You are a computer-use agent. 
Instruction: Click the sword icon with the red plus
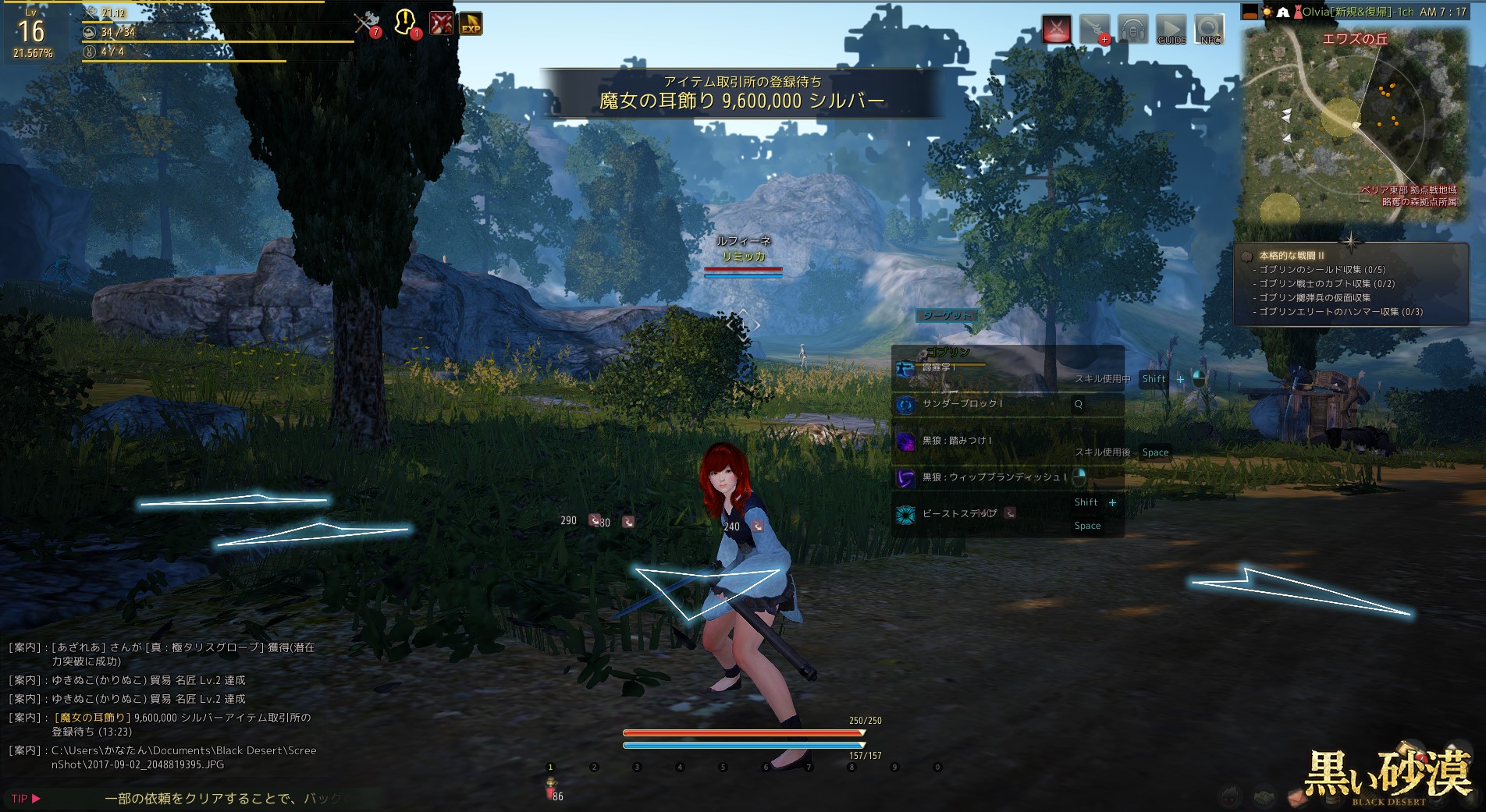coord(1094,30)
